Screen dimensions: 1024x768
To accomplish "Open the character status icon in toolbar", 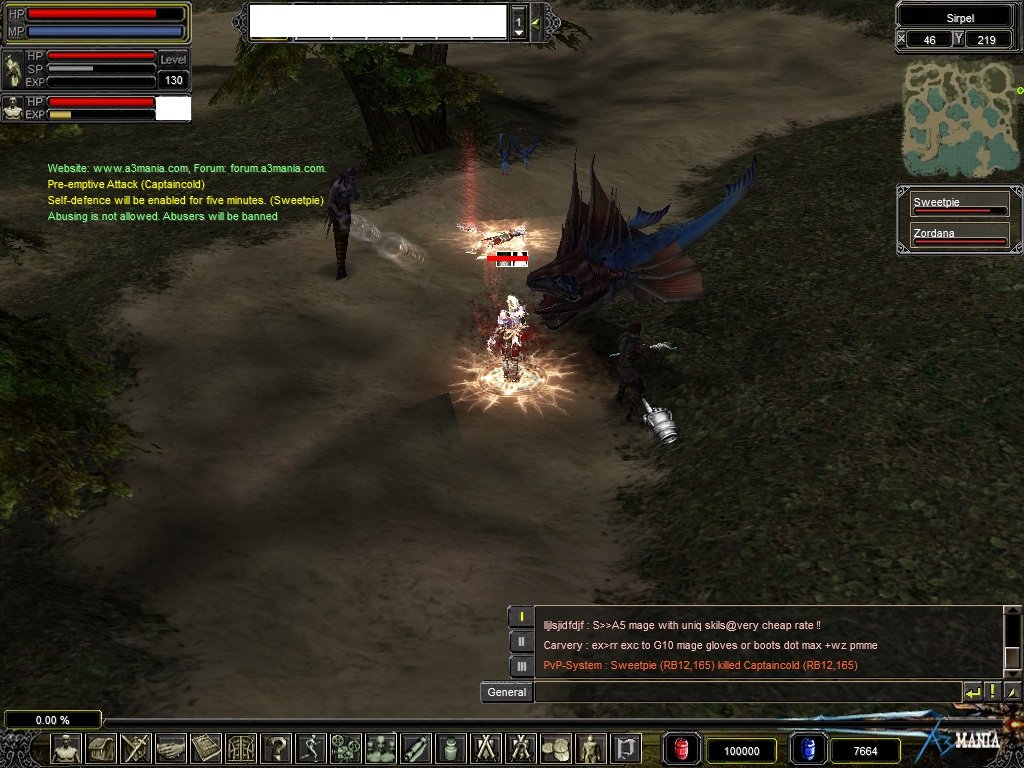I will coord(66,748).
